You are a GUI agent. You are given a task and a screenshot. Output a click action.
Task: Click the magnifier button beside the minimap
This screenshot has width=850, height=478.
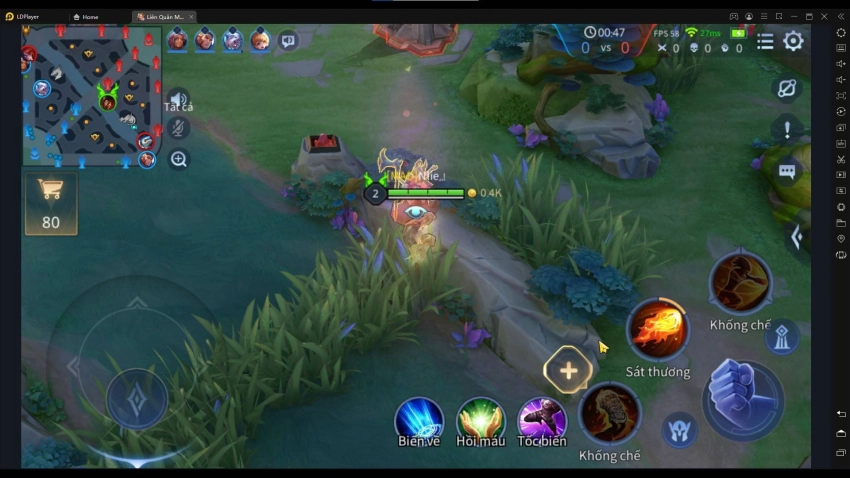[179, 158]
